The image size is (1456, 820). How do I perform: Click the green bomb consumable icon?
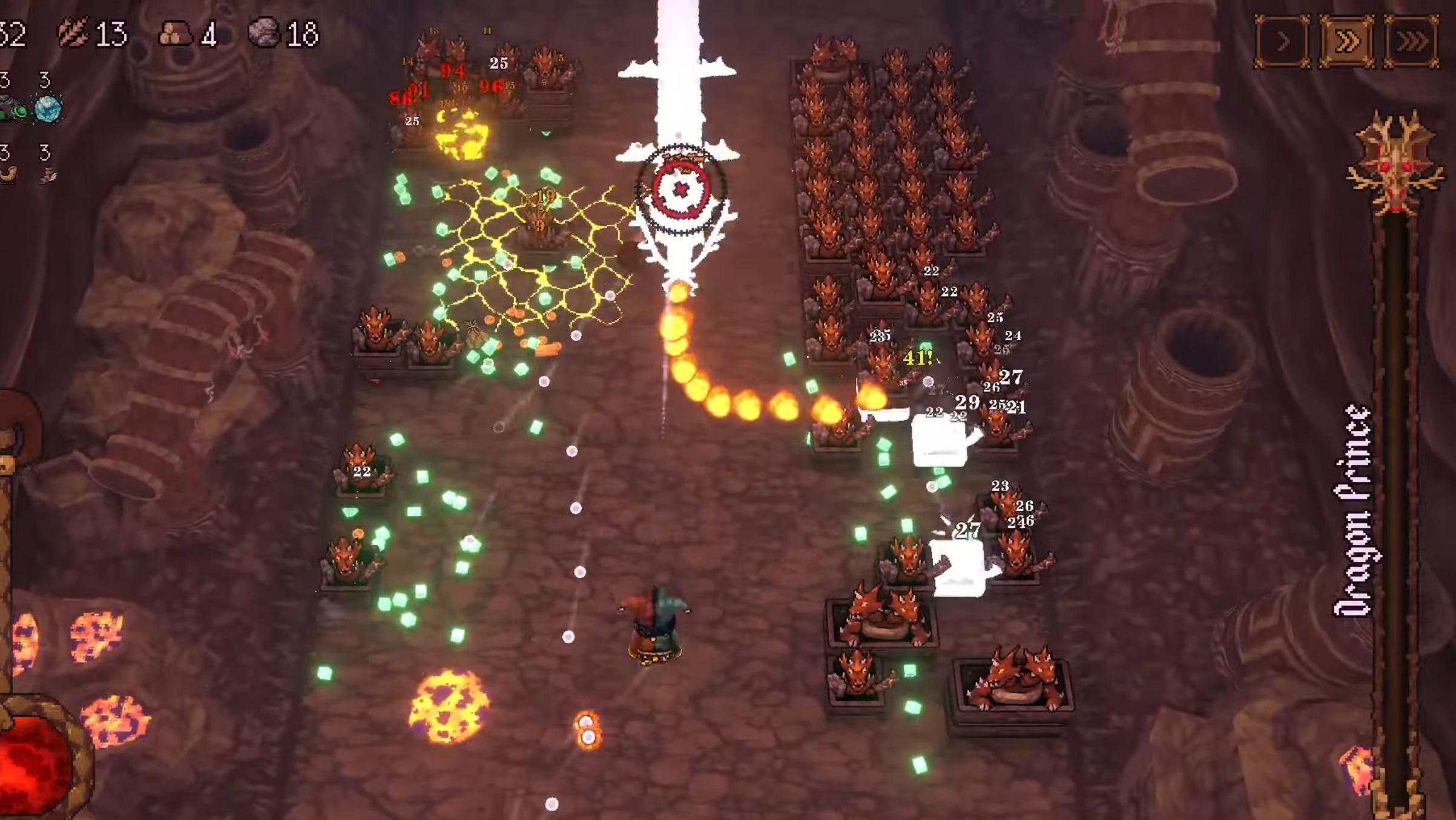click(x=18, y=110)
